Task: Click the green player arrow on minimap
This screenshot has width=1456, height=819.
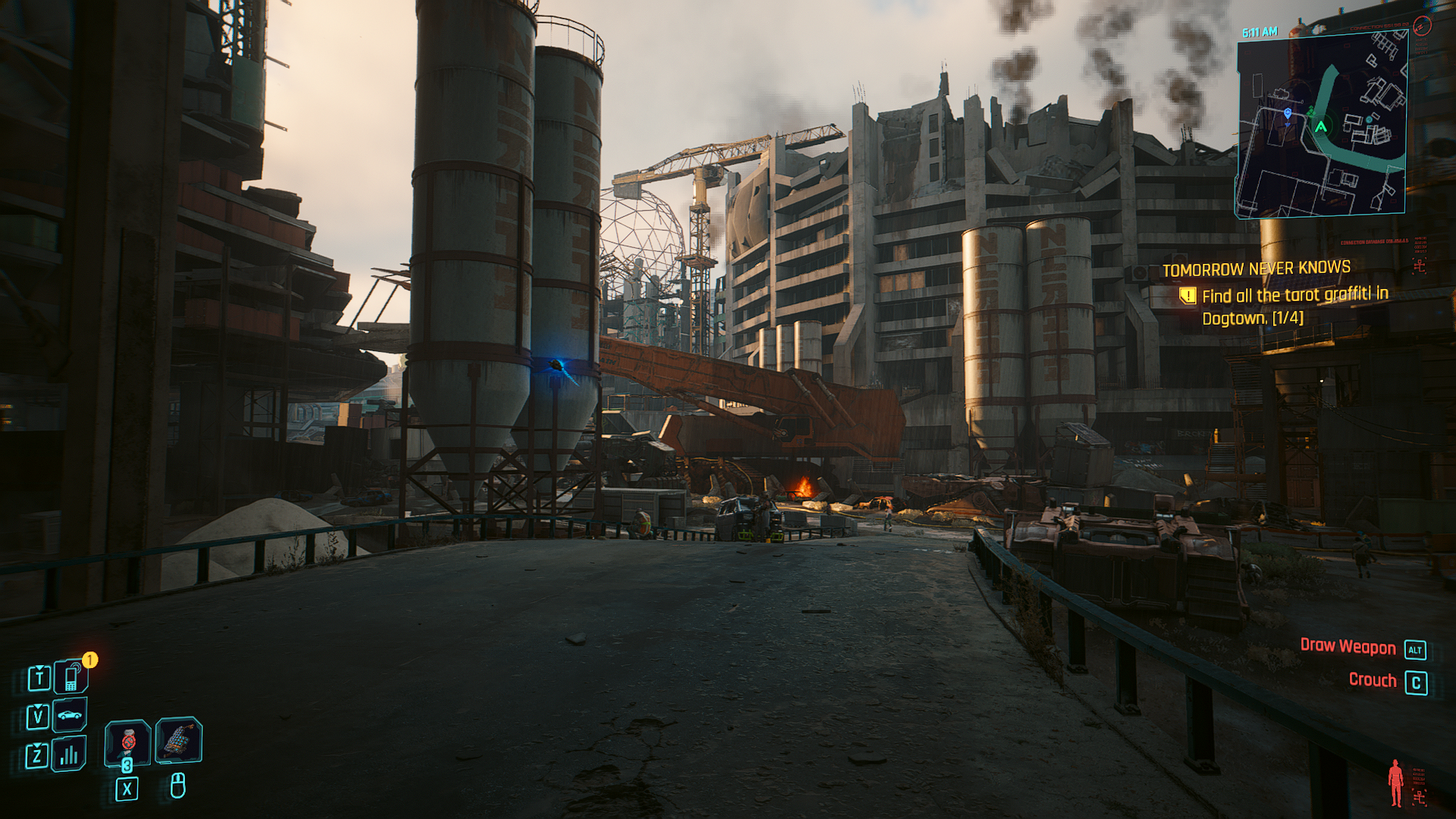Action: [x=1321, y=127]
